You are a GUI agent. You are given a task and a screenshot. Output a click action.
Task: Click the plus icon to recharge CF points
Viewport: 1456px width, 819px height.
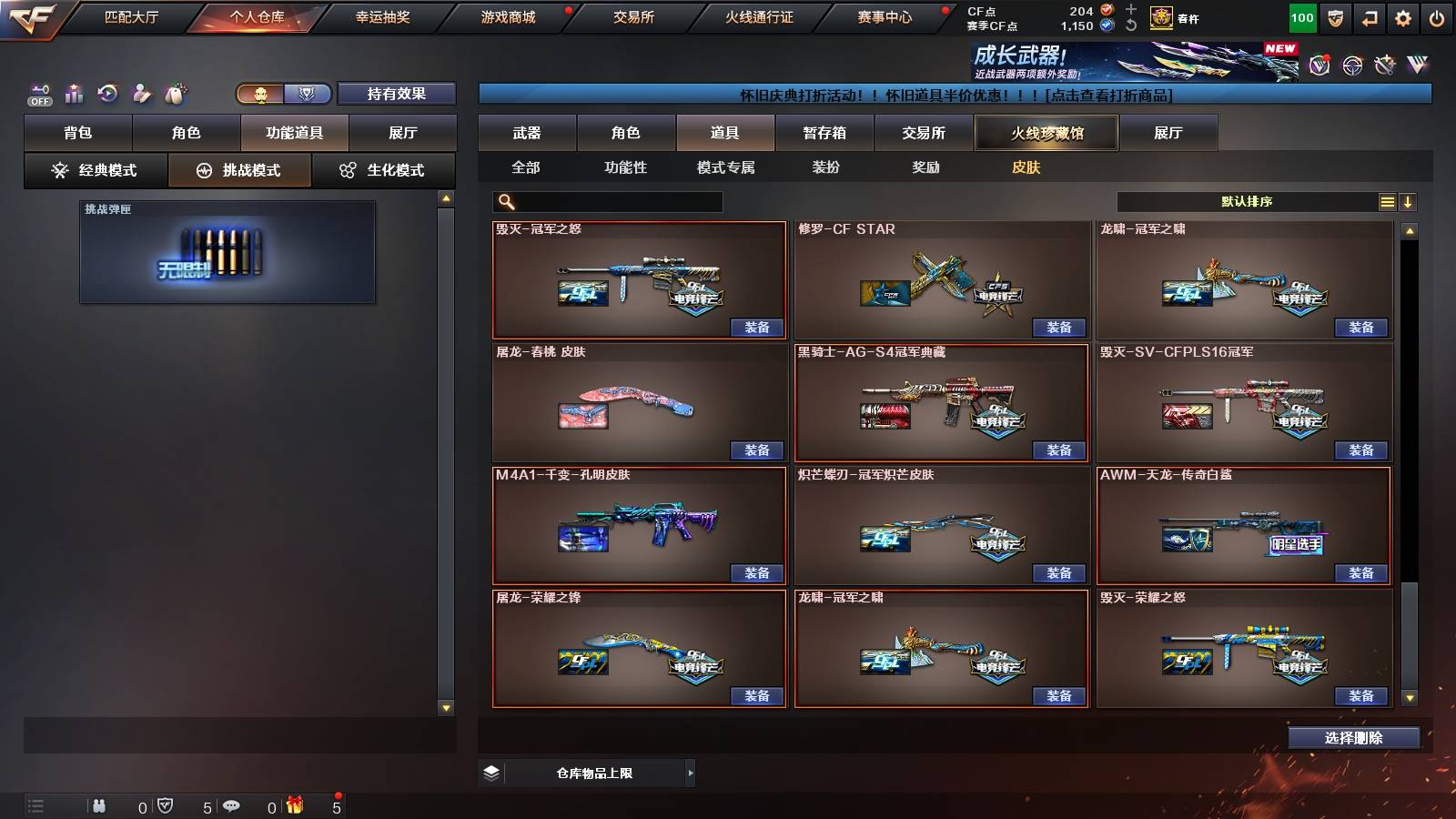pos(1130,11)
